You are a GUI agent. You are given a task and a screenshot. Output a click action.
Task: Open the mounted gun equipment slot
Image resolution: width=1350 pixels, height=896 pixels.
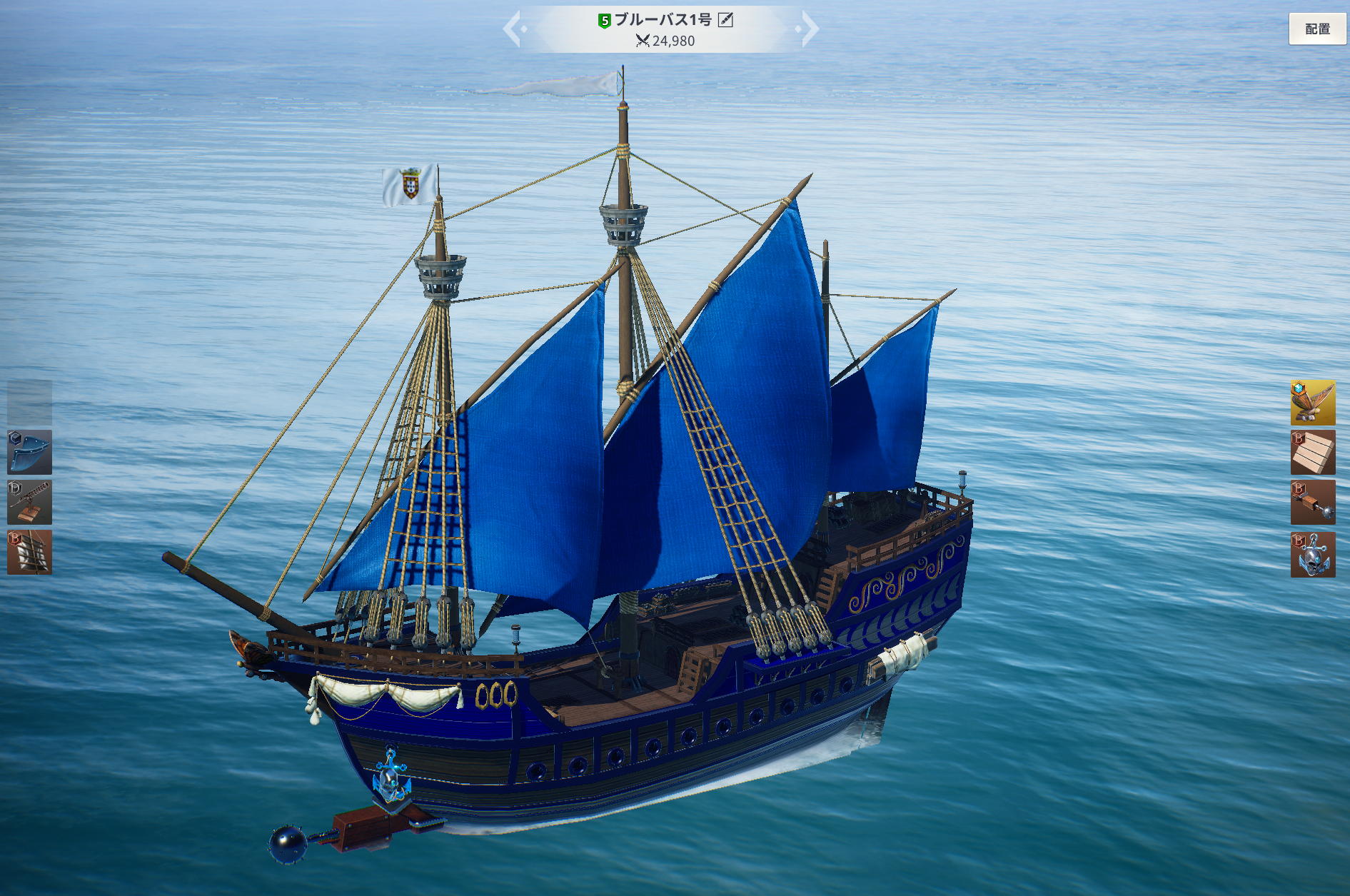tap(29, 502)
